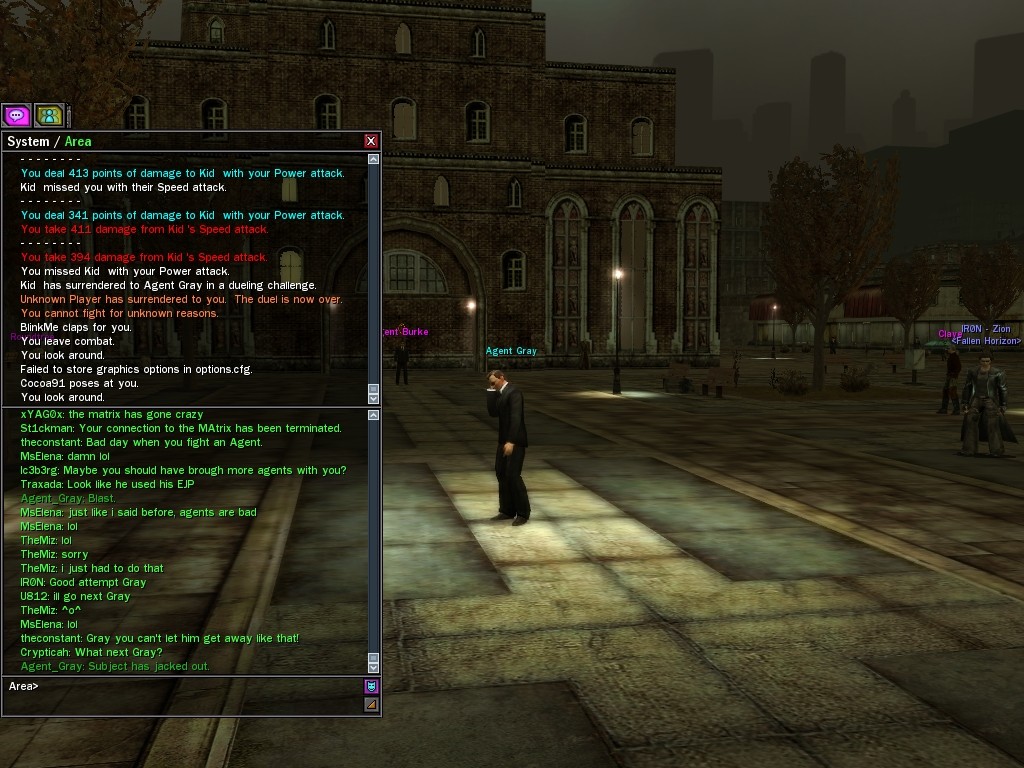
Task: Select the Area channel label in title
Action: pyautogui.click(x=78, y=142)
